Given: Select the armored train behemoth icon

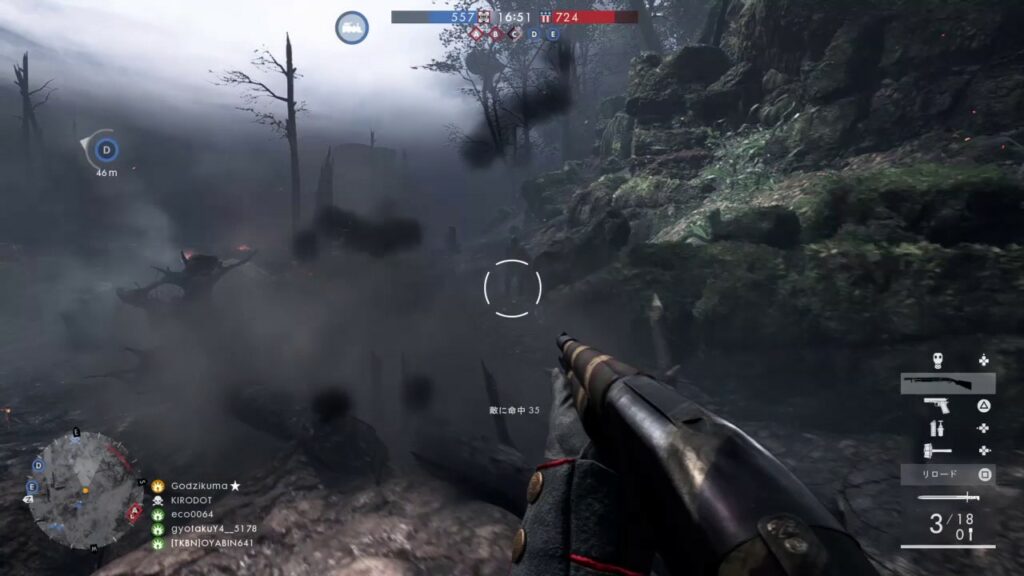Looking at the screenshot, I should pyautogui.click(x=352, y=27).
